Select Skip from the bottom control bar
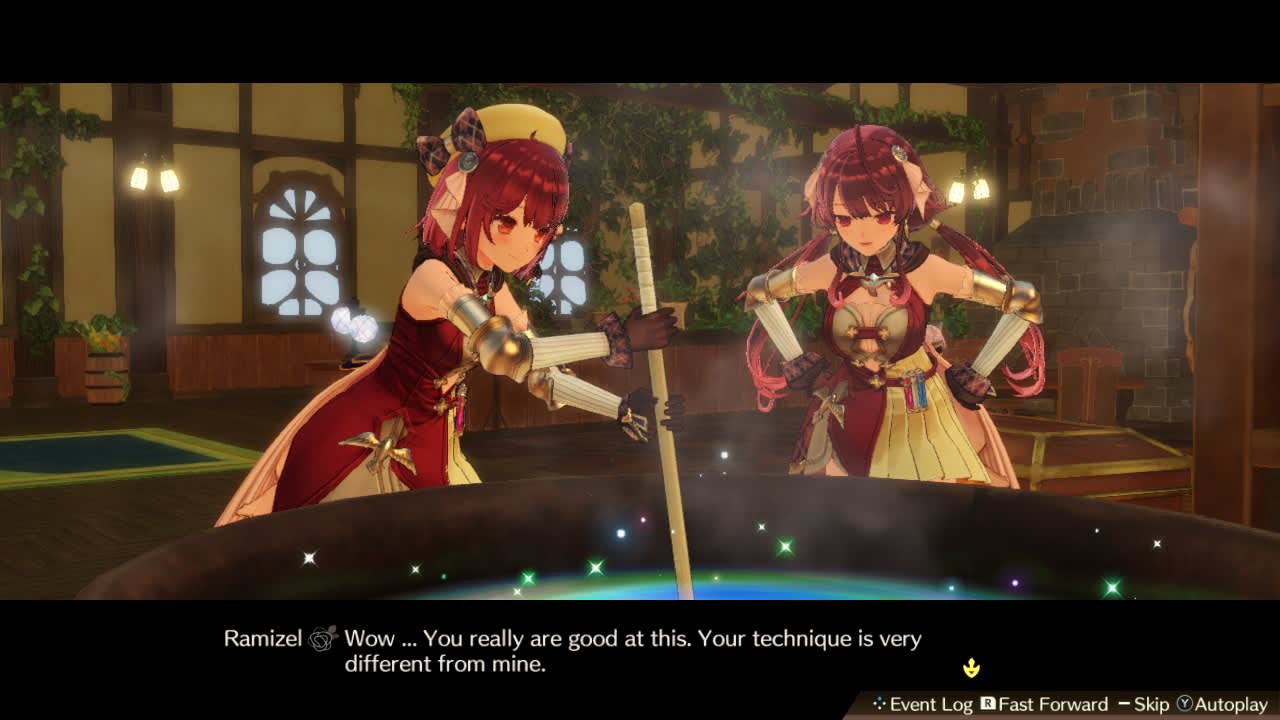1280x720 pixels. point(1150,704)
